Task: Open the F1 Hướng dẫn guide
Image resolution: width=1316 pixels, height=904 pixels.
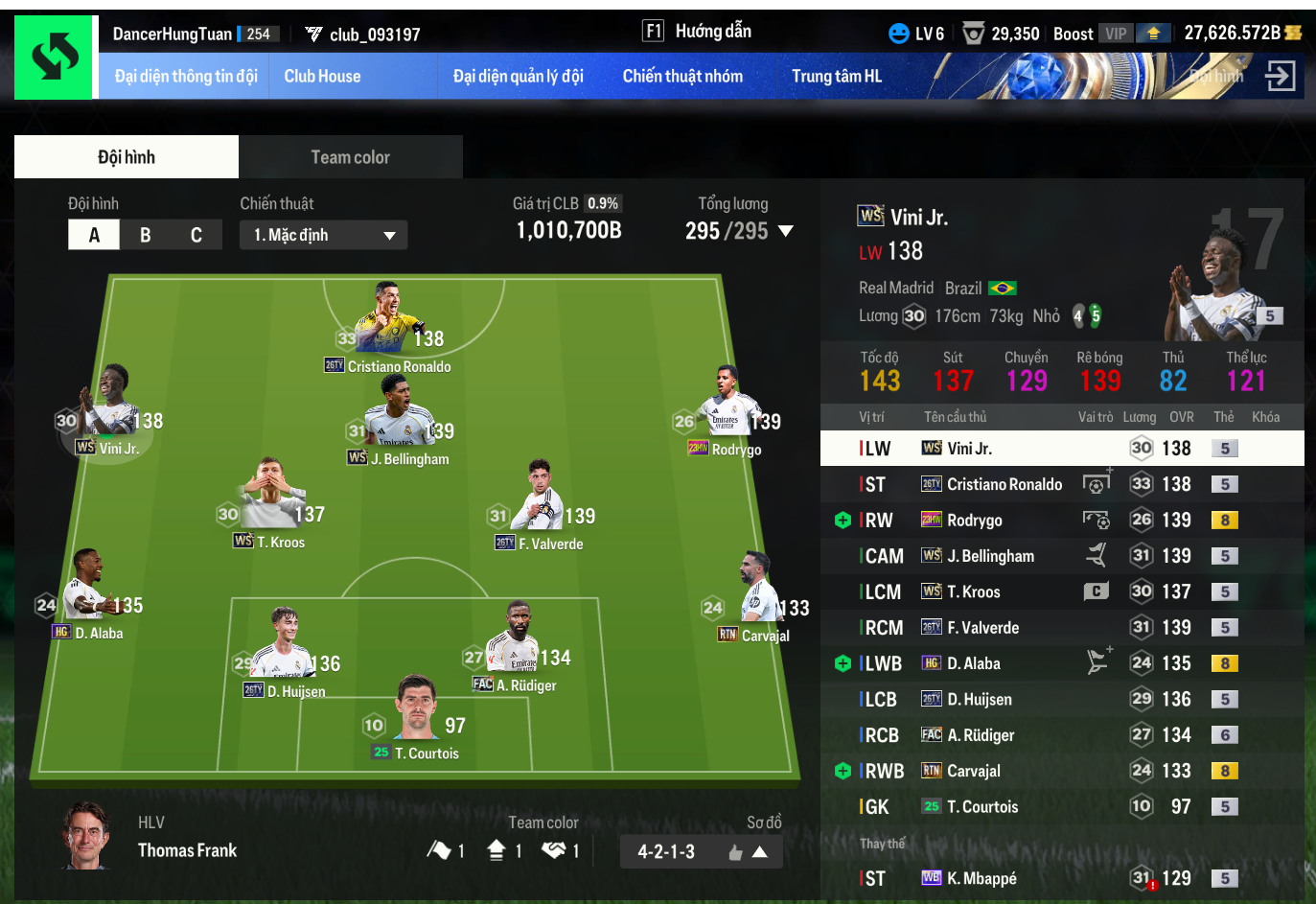Action: tap(697, 32)
